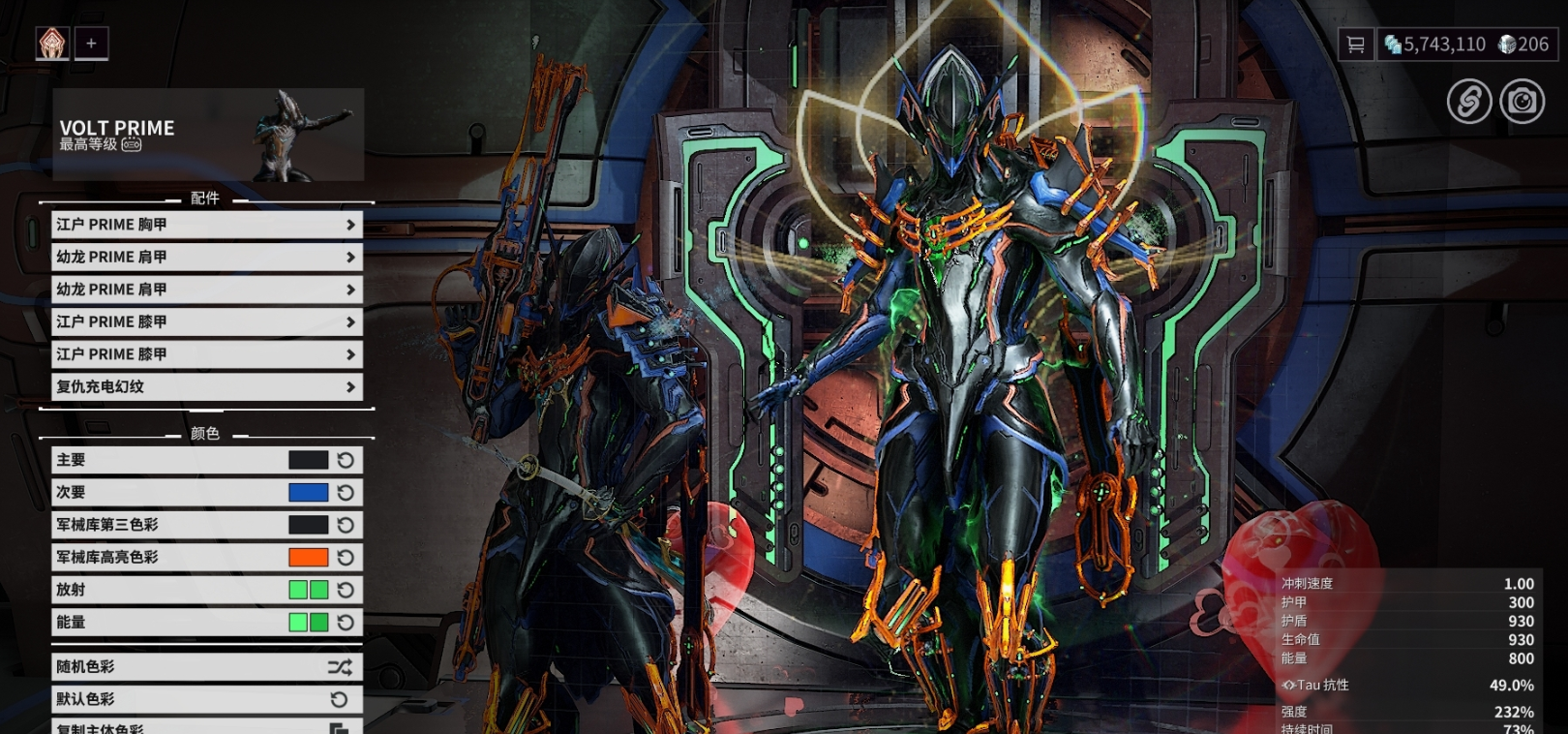Open the green 能量 energy colors
The height and width of the screenshot is (734, 1568).
tap(308, 622)
